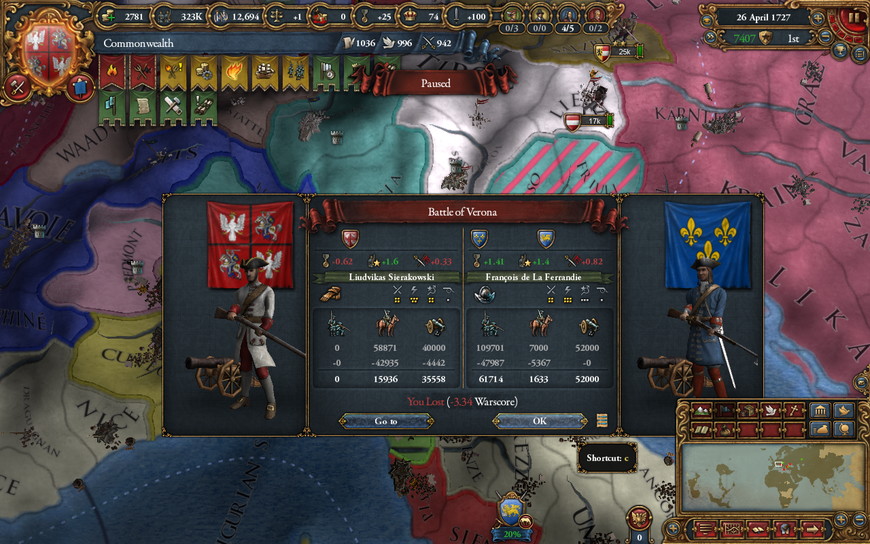Open the sailing ship alert banner
Viewport: 870px width, 544px height.
[265, 72]
